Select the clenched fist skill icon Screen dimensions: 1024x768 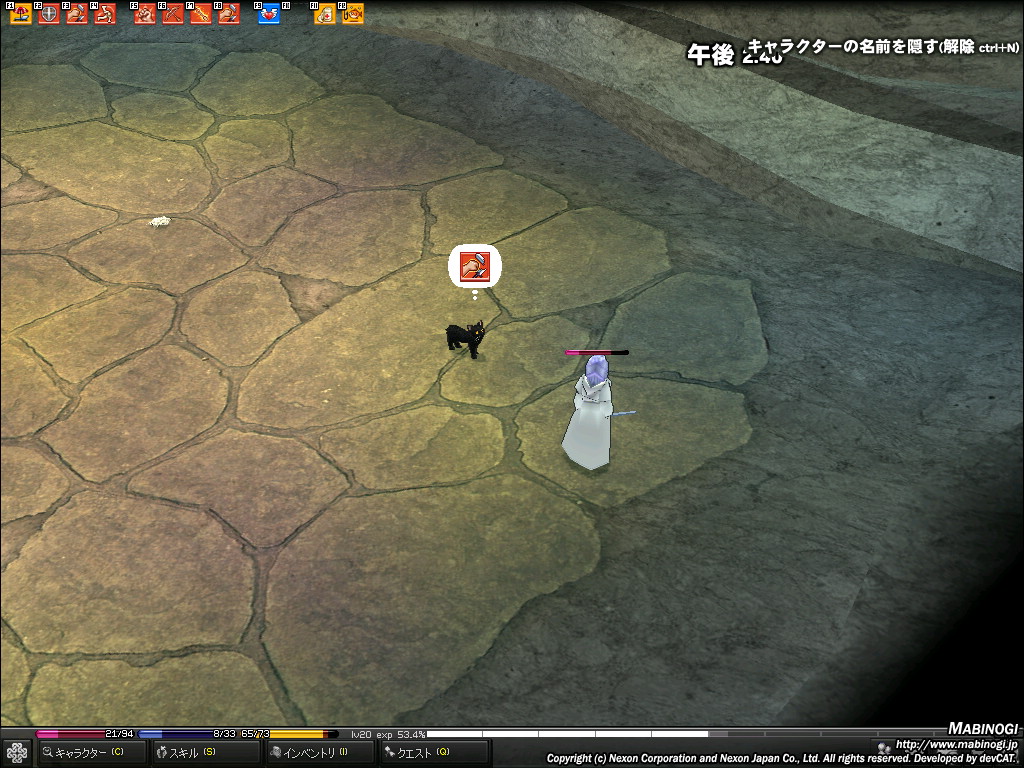[145, 14]
